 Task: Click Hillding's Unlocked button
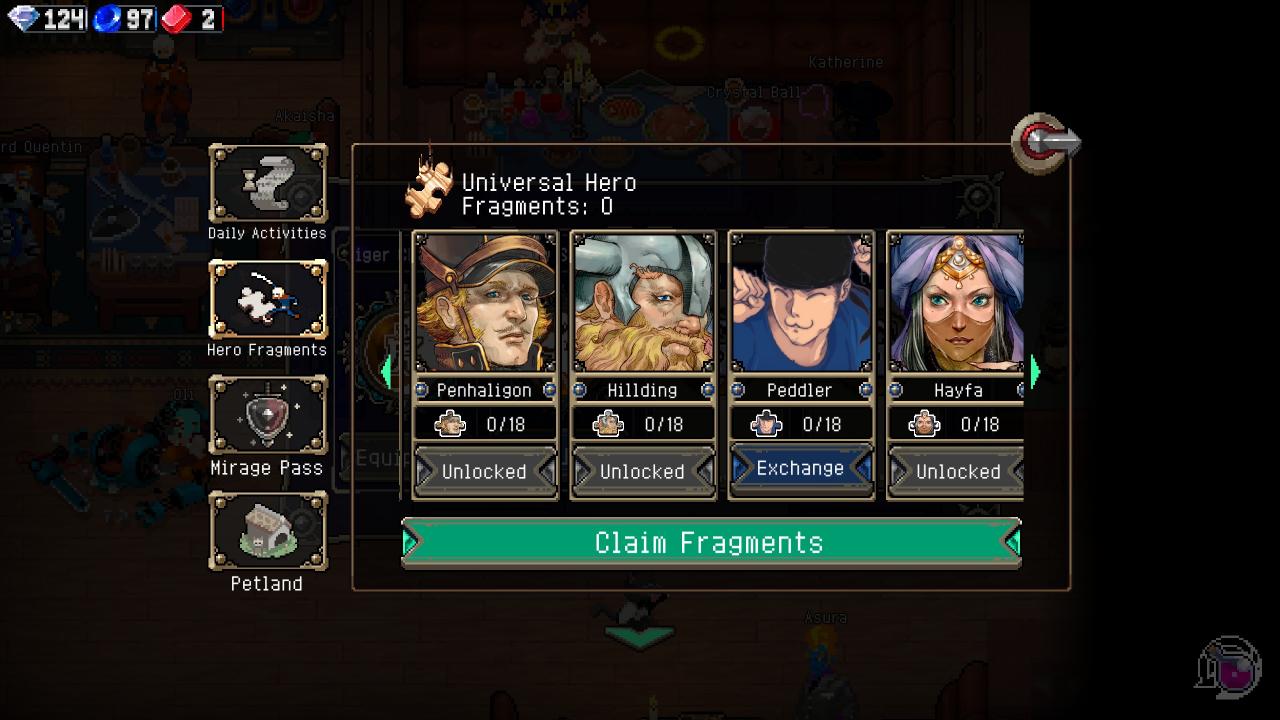[643, 471]
